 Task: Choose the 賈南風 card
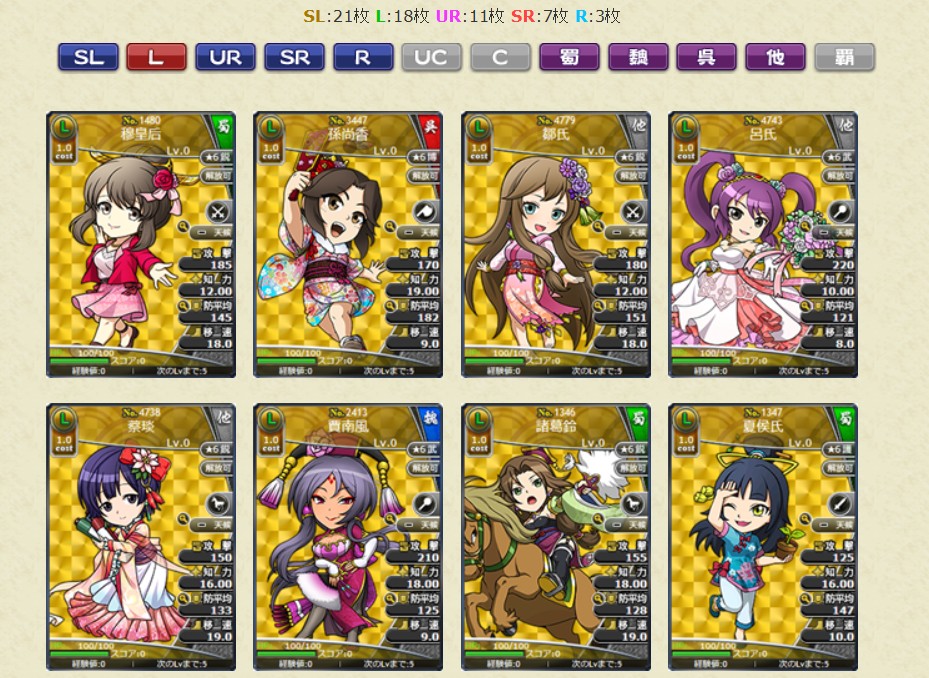(x=348, y=537)
